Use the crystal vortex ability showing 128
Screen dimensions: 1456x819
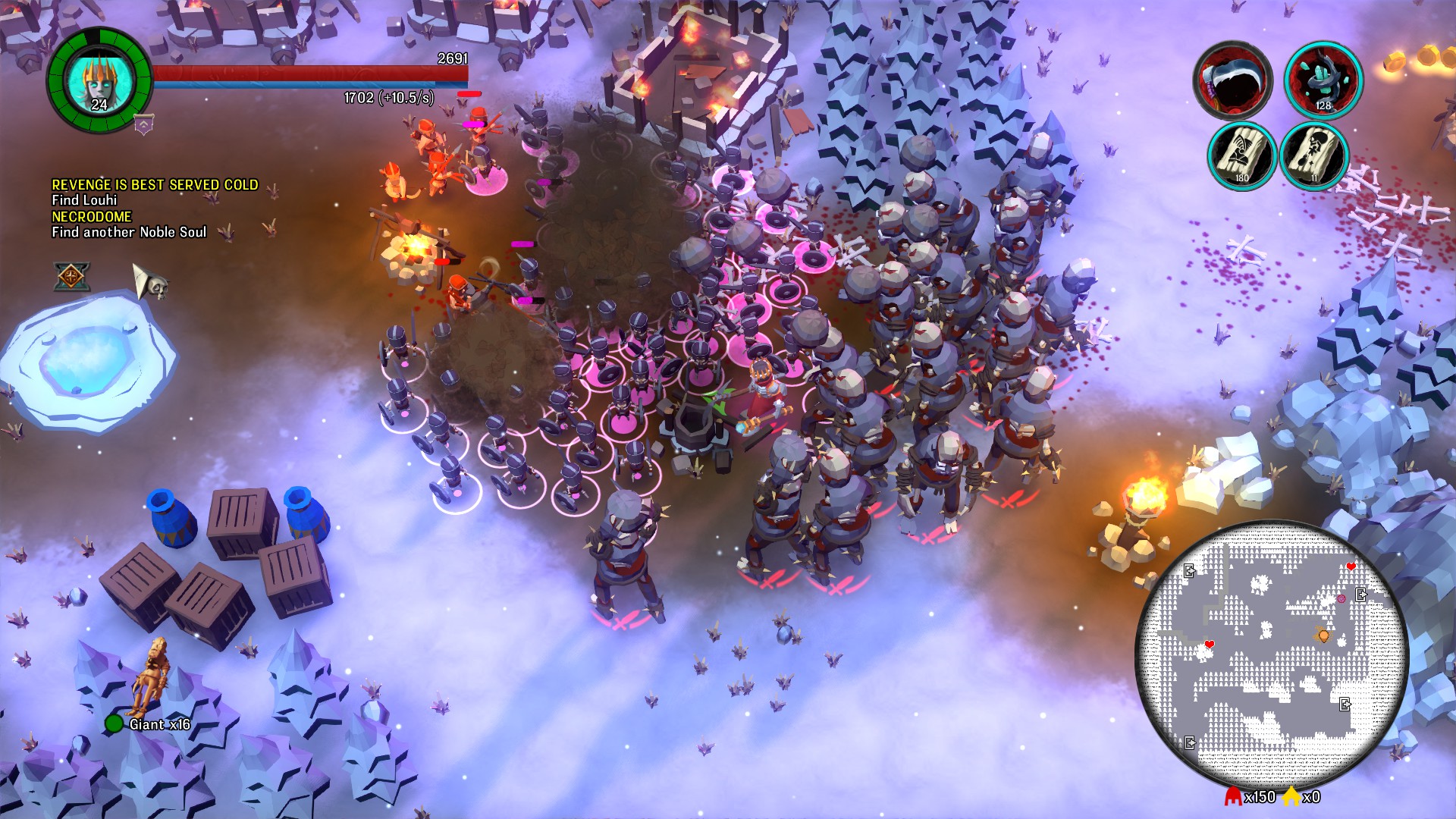pos(1323,80)
